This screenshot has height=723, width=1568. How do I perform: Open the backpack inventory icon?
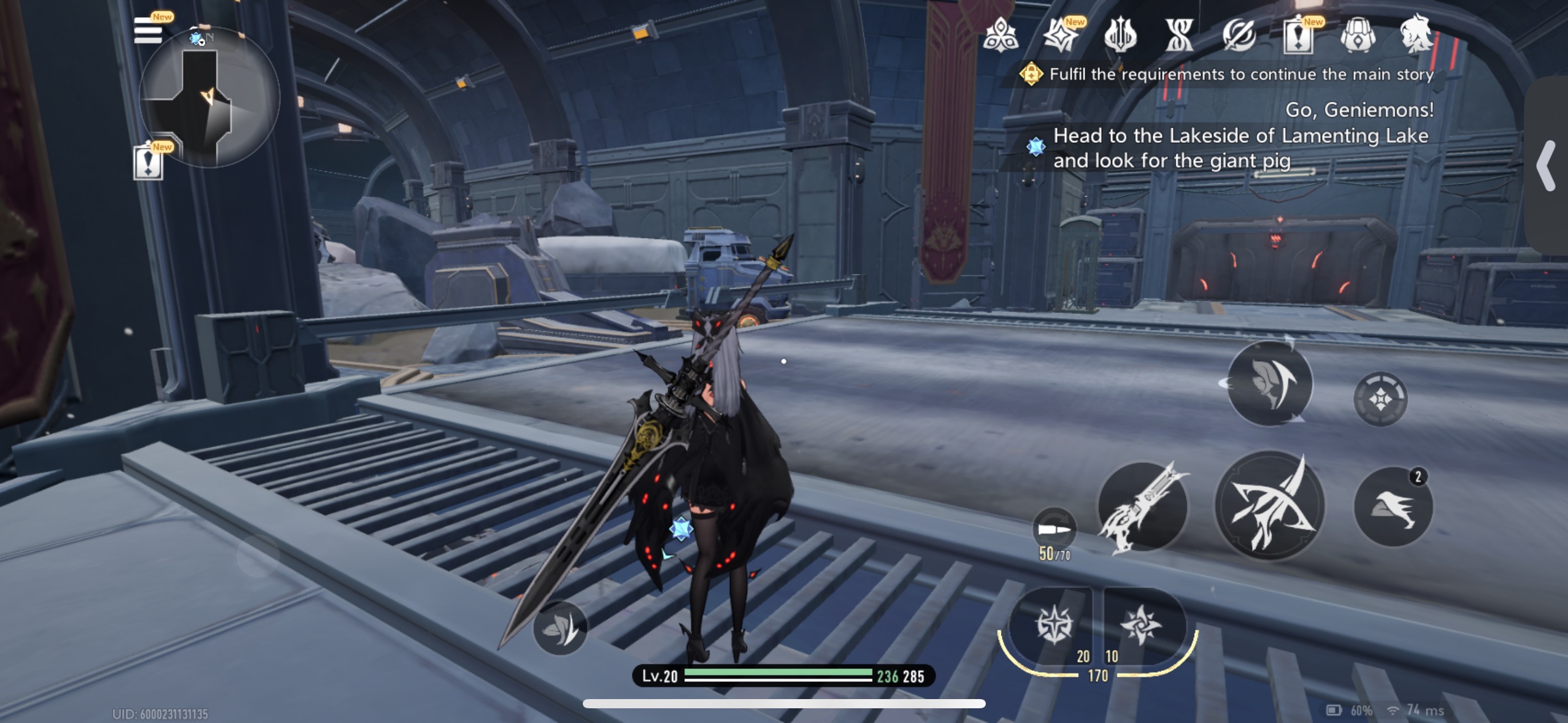tap(1358, 36)
